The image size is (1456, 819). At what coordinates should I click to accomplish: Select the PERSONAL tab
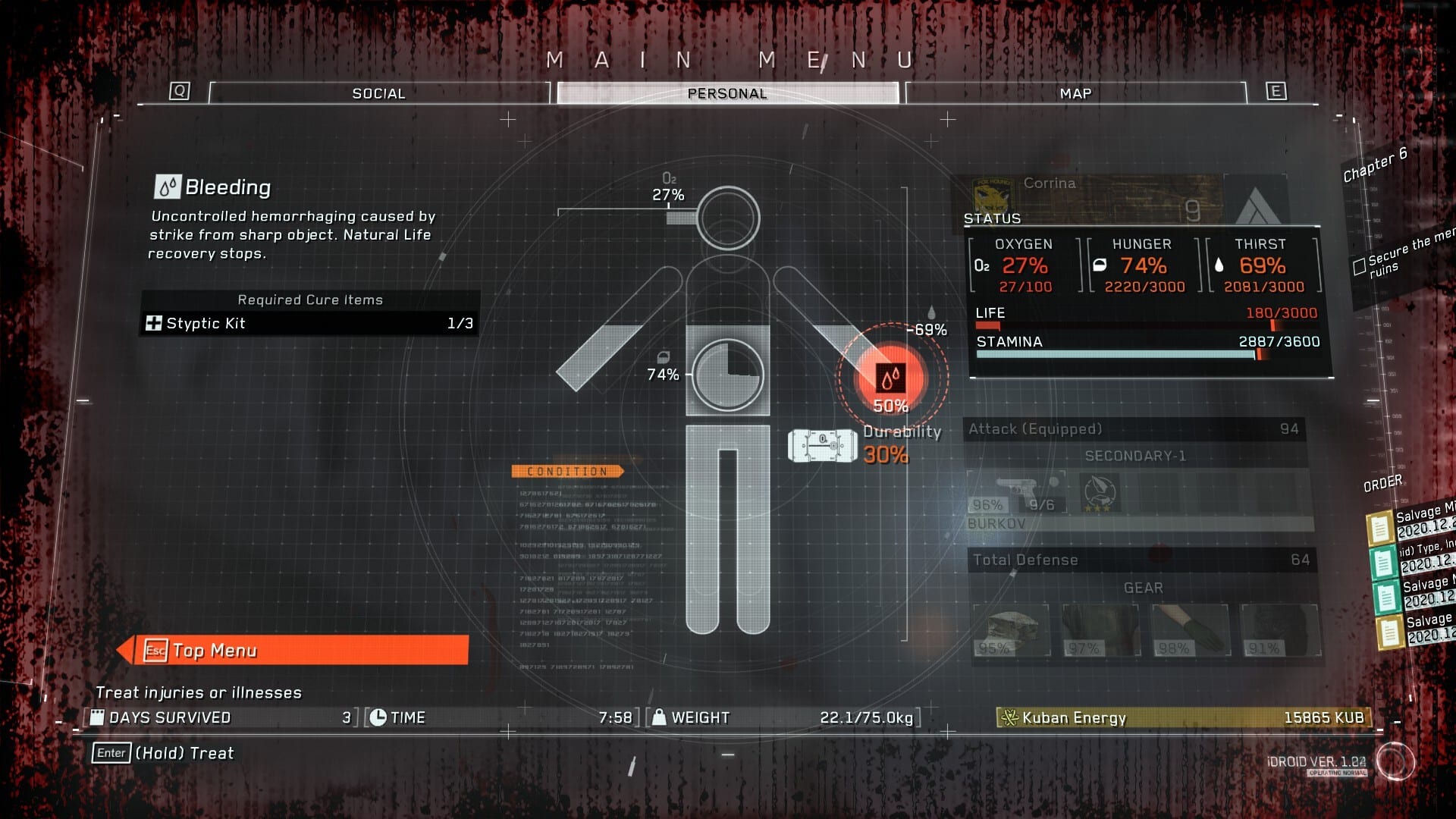pyautogui.click(x=726, y=93)
